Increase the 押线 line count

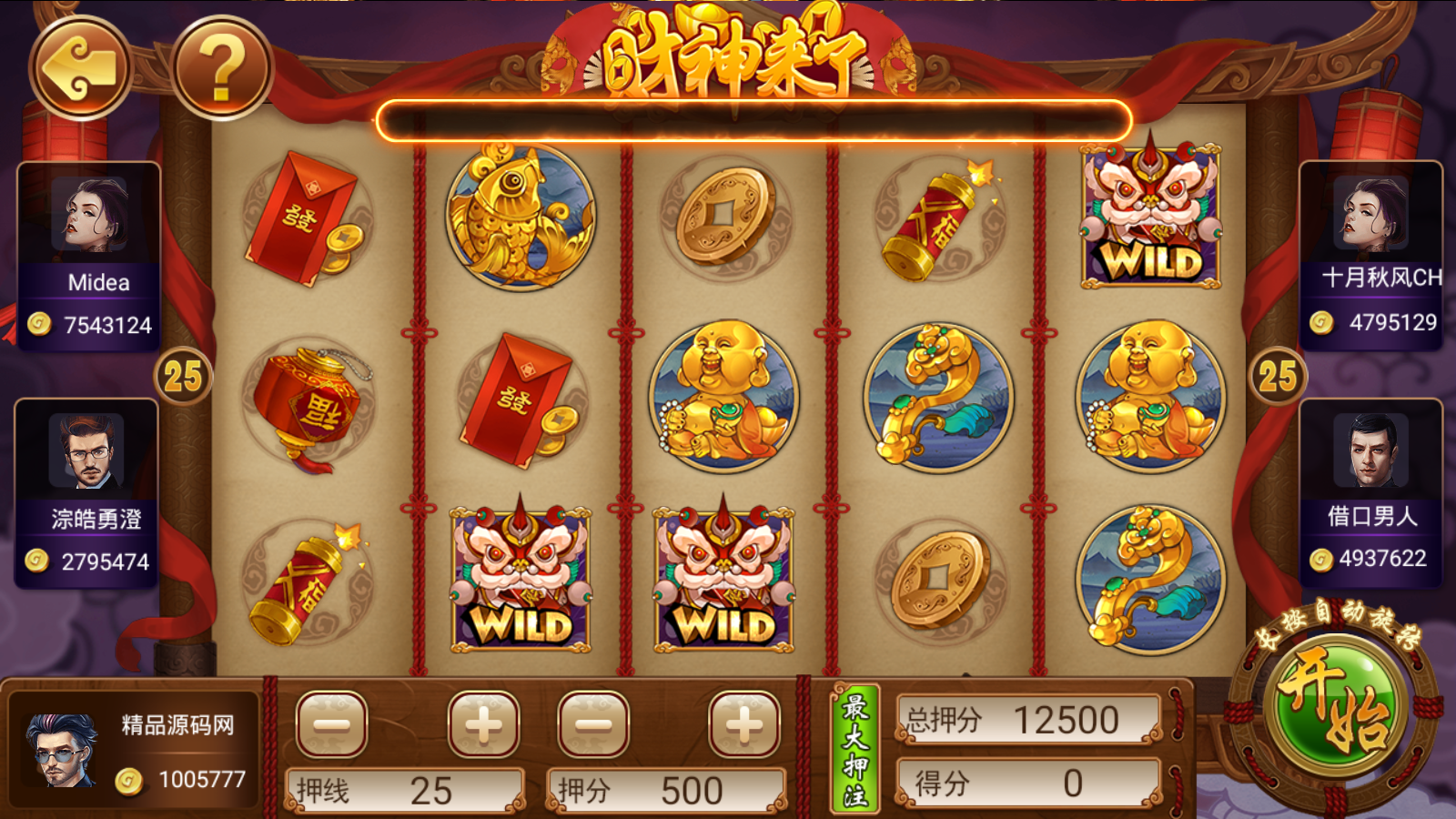[x=483, y=724]
